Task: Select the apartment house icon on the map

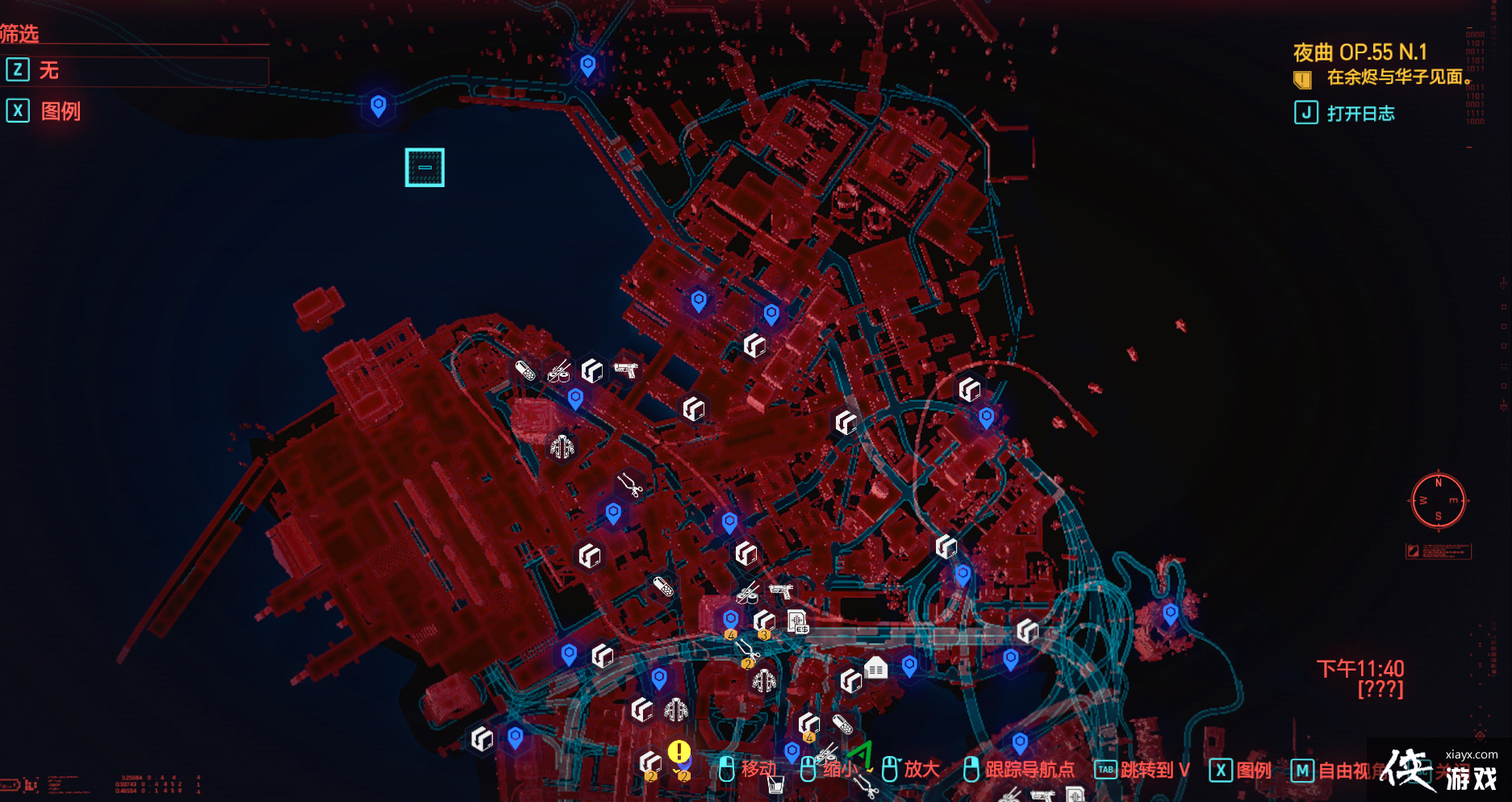Action: [875, 666]
